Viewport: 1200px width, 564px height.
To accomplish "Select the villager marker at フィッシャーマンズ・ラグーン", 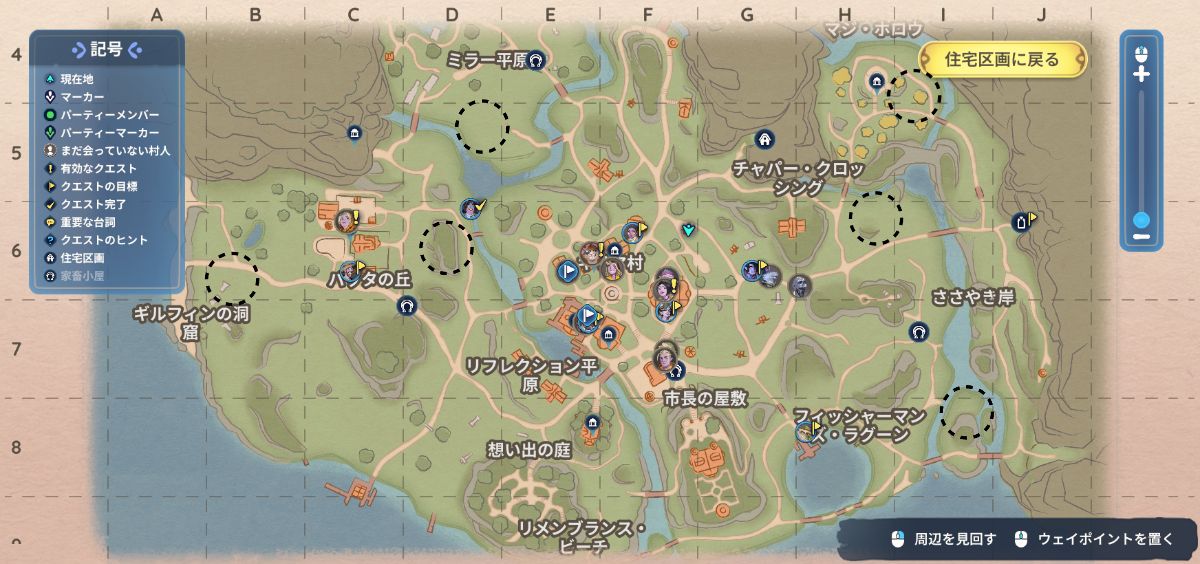I will point(804,432).
